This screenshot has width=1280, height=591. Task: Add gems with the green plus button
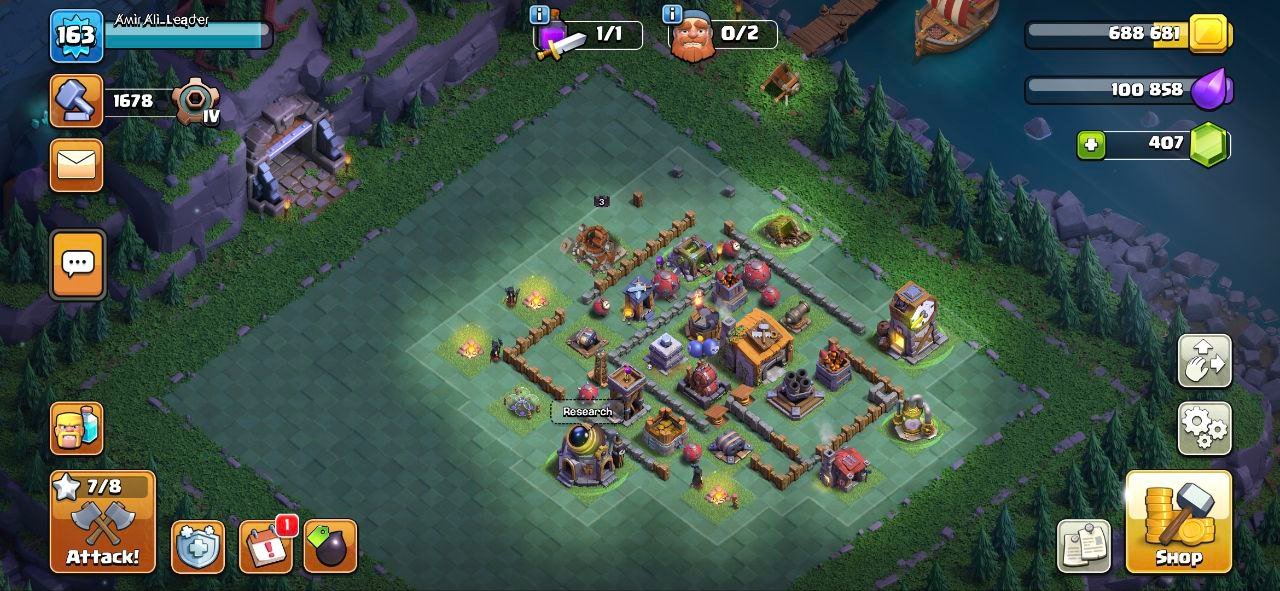click(1091, 145)
